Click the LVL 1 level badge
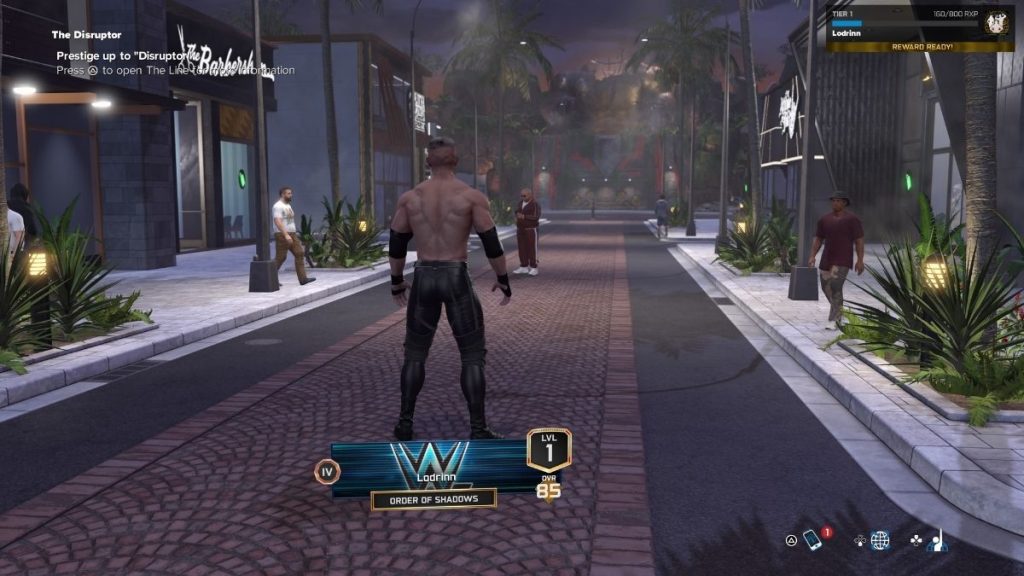 point(549,450)
